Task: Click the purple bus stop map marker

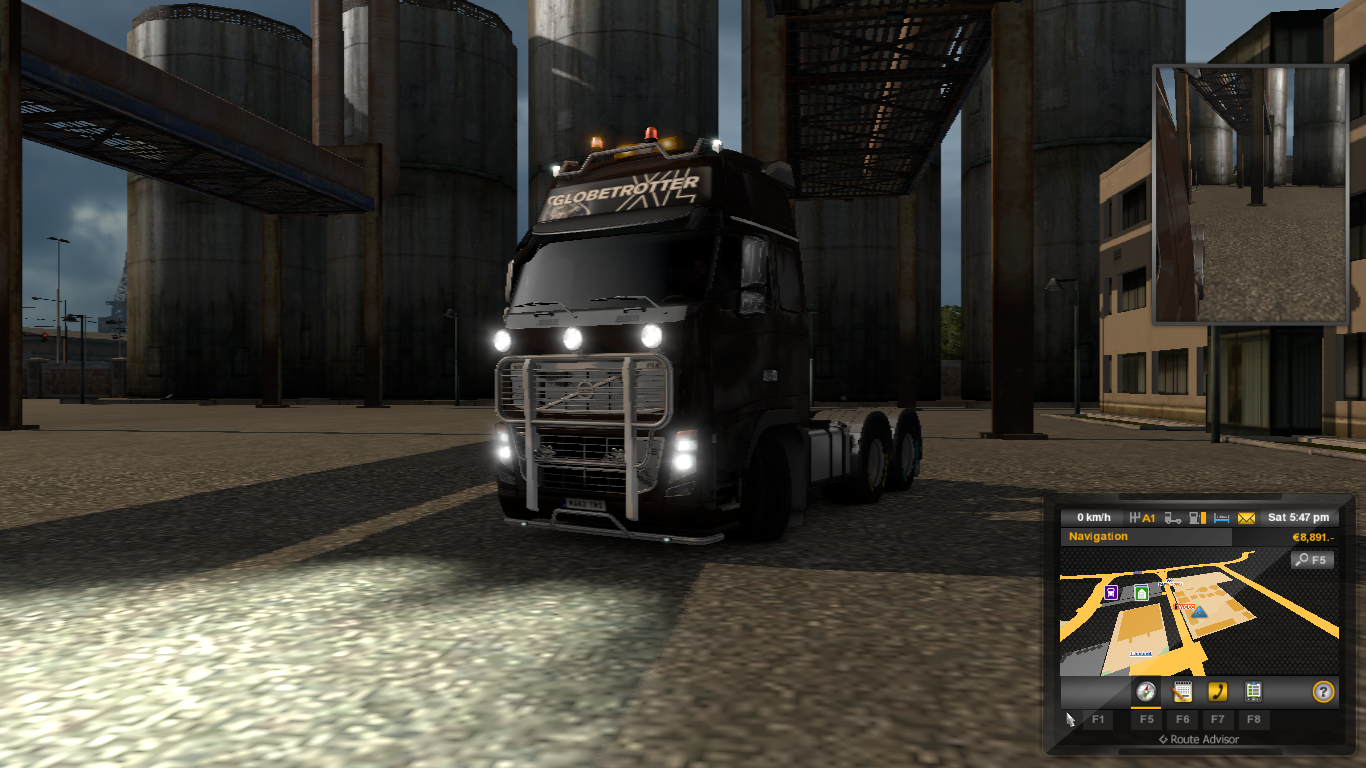Action: 1113,590
